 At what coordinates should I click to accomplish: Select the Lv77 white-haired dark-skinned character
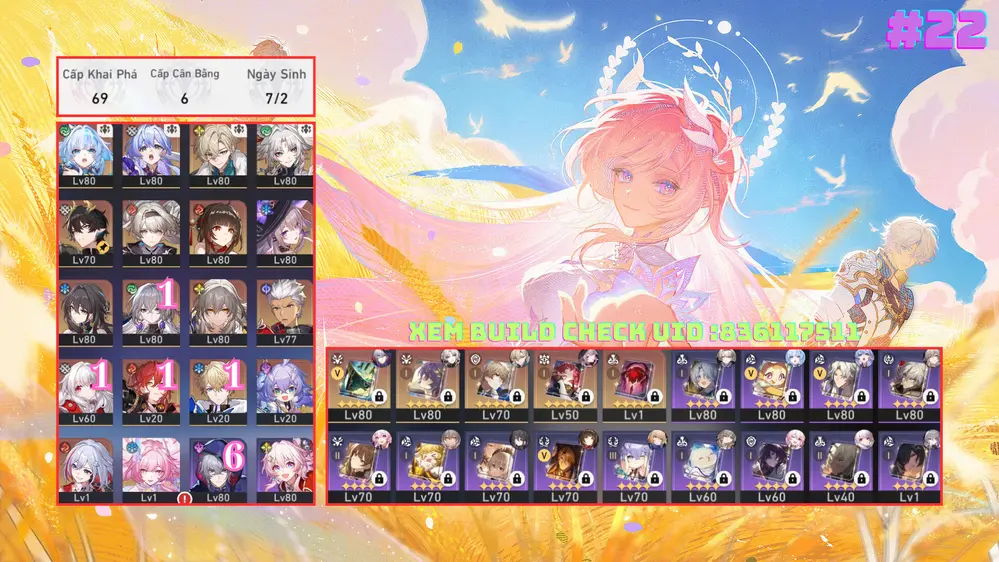(285, 309)
